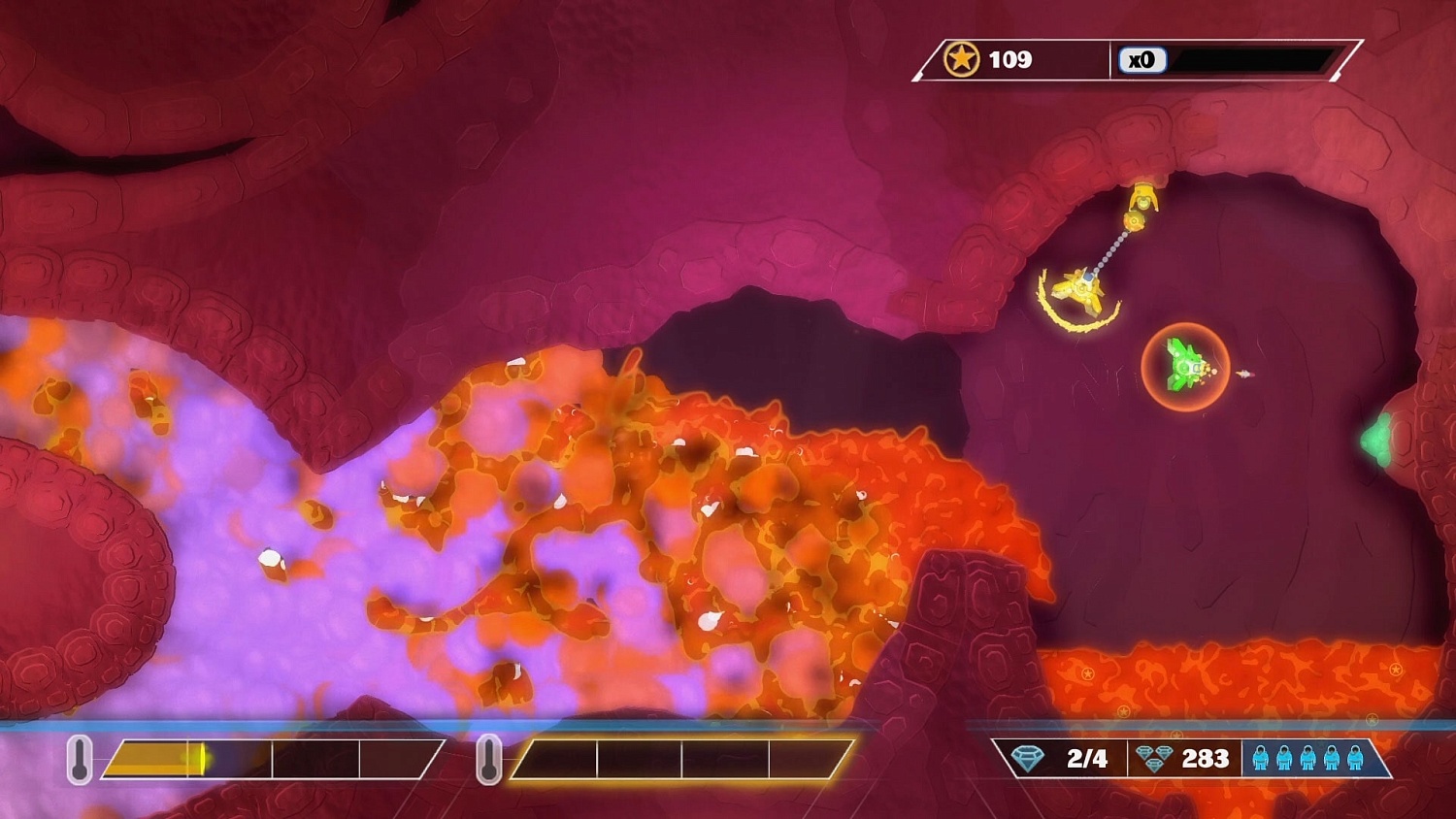This screenshot has width=1456, height=819.
Task: Select the second blue survivor figure
Action: point(1284,760)
